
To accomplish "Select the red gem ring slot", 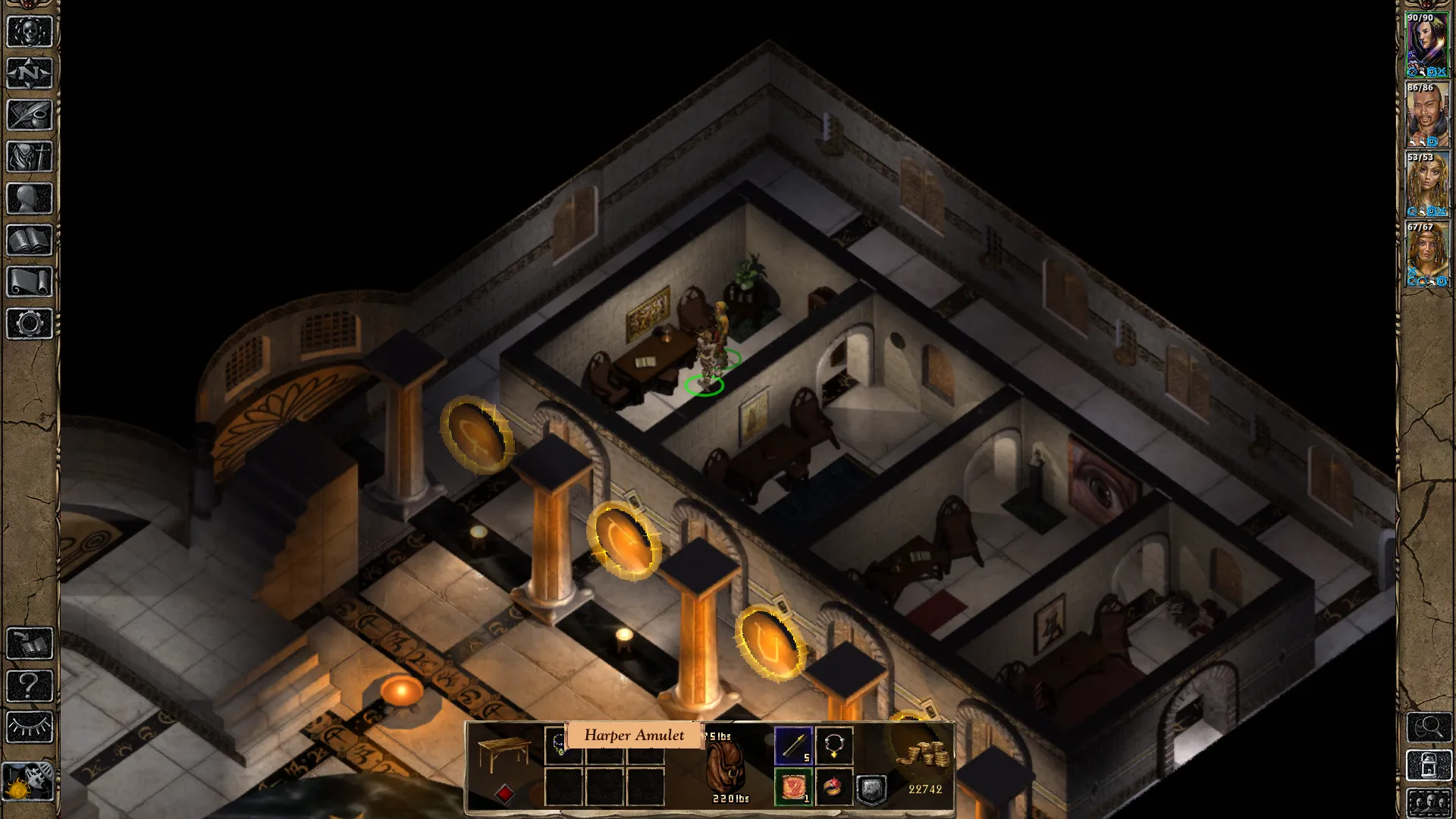I will (834, 788).
